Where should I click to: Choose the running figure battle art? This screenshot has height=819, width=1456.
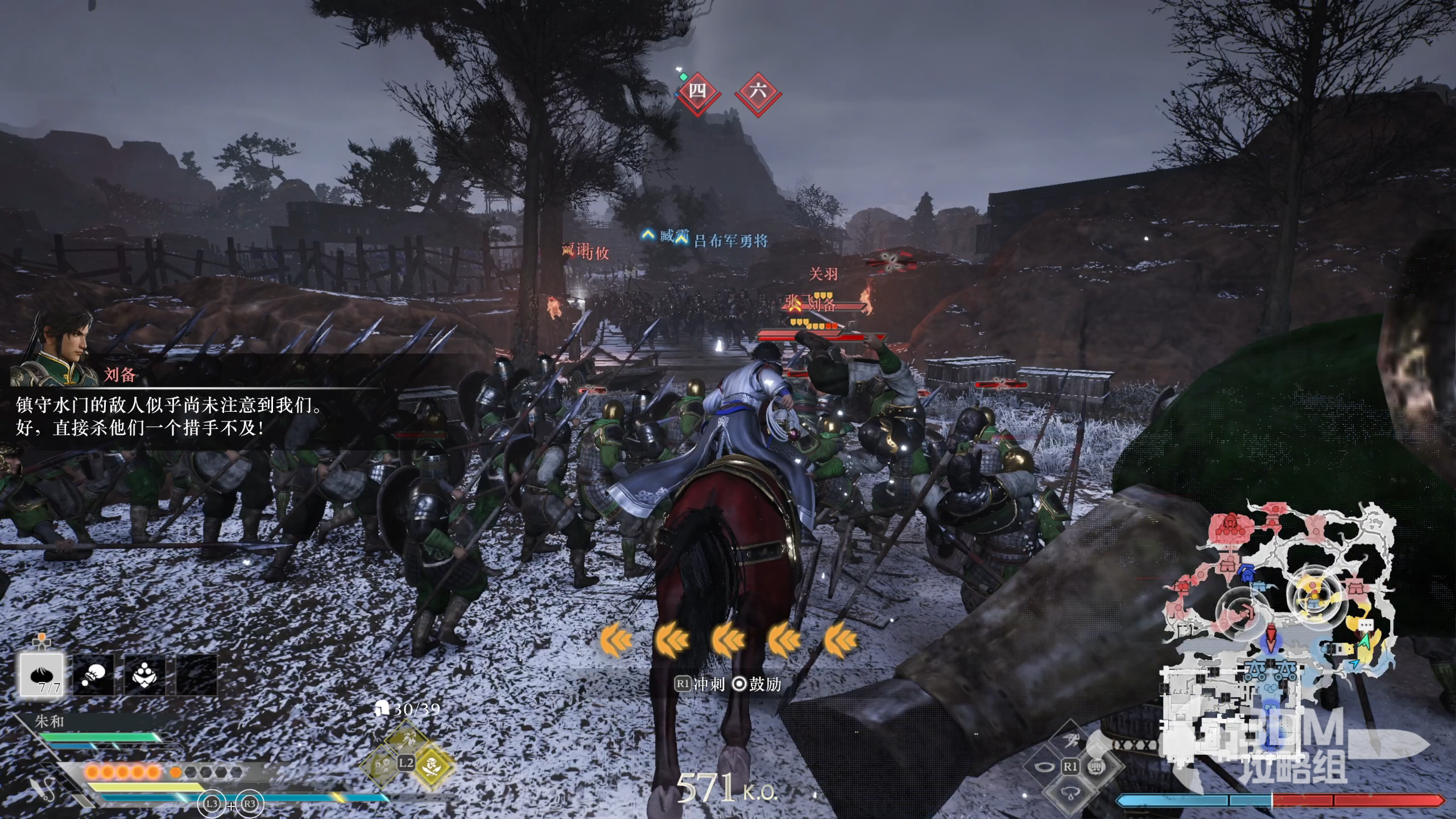pyautogui.click(x=1070, y=740)
